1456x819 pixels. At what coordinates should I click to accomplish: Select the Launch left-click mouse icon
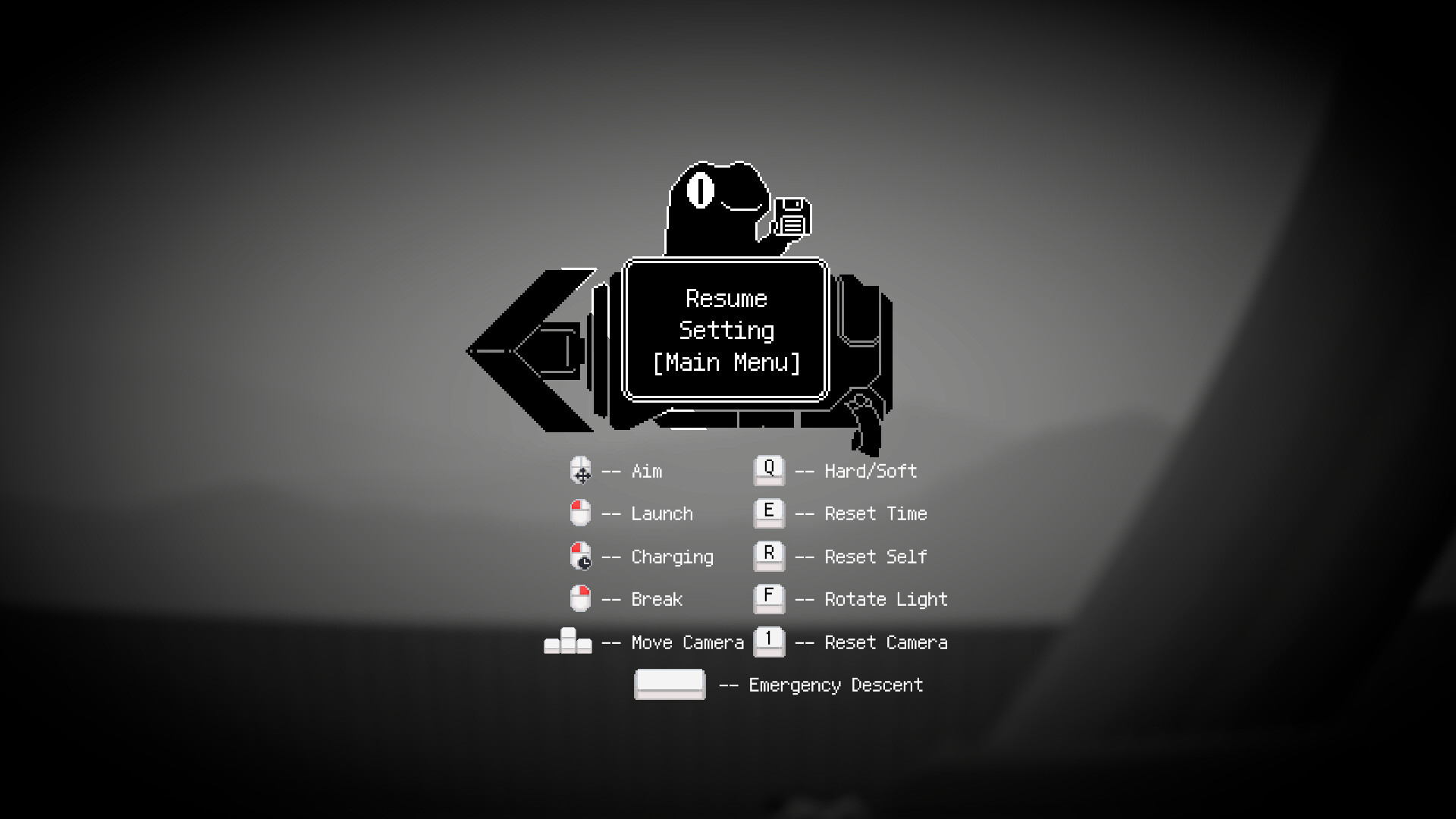(580, 513)
